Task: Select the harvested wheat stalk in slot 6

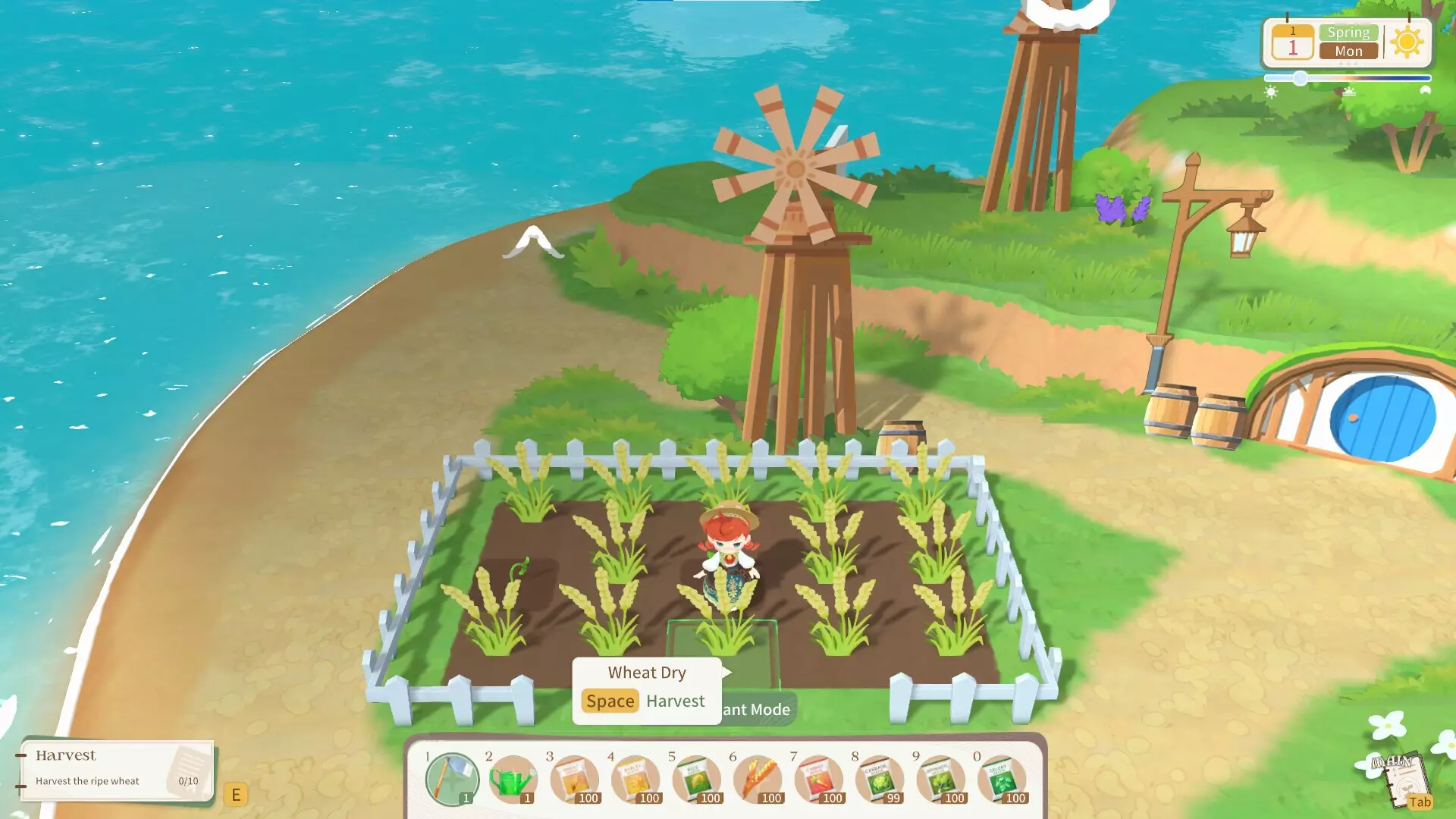Action: [758, 780]
